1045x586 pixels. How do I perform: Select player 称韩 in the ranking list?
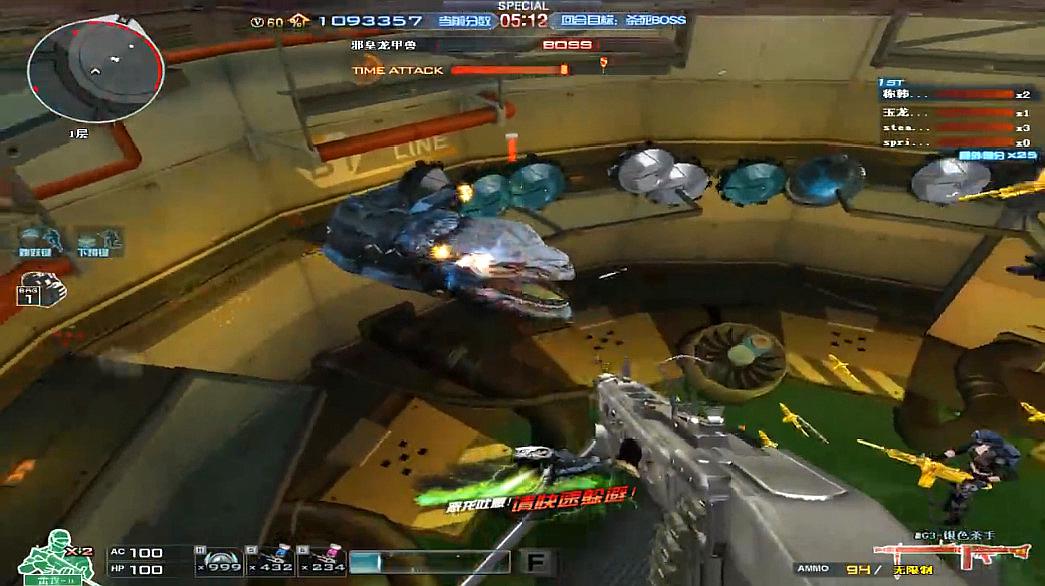point(952,95)
